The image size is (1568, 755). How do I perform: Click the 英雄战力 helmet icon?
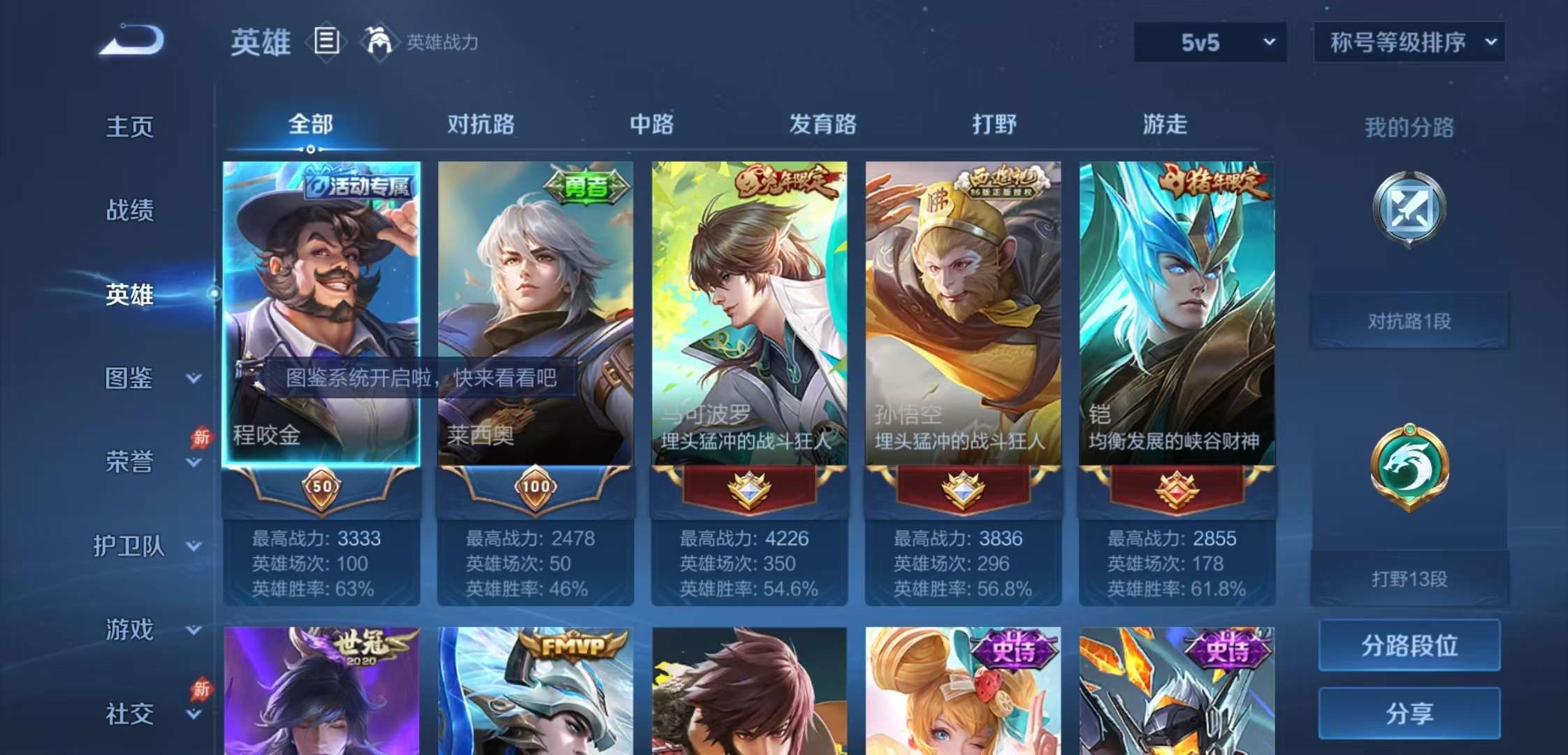coord(377,42)
